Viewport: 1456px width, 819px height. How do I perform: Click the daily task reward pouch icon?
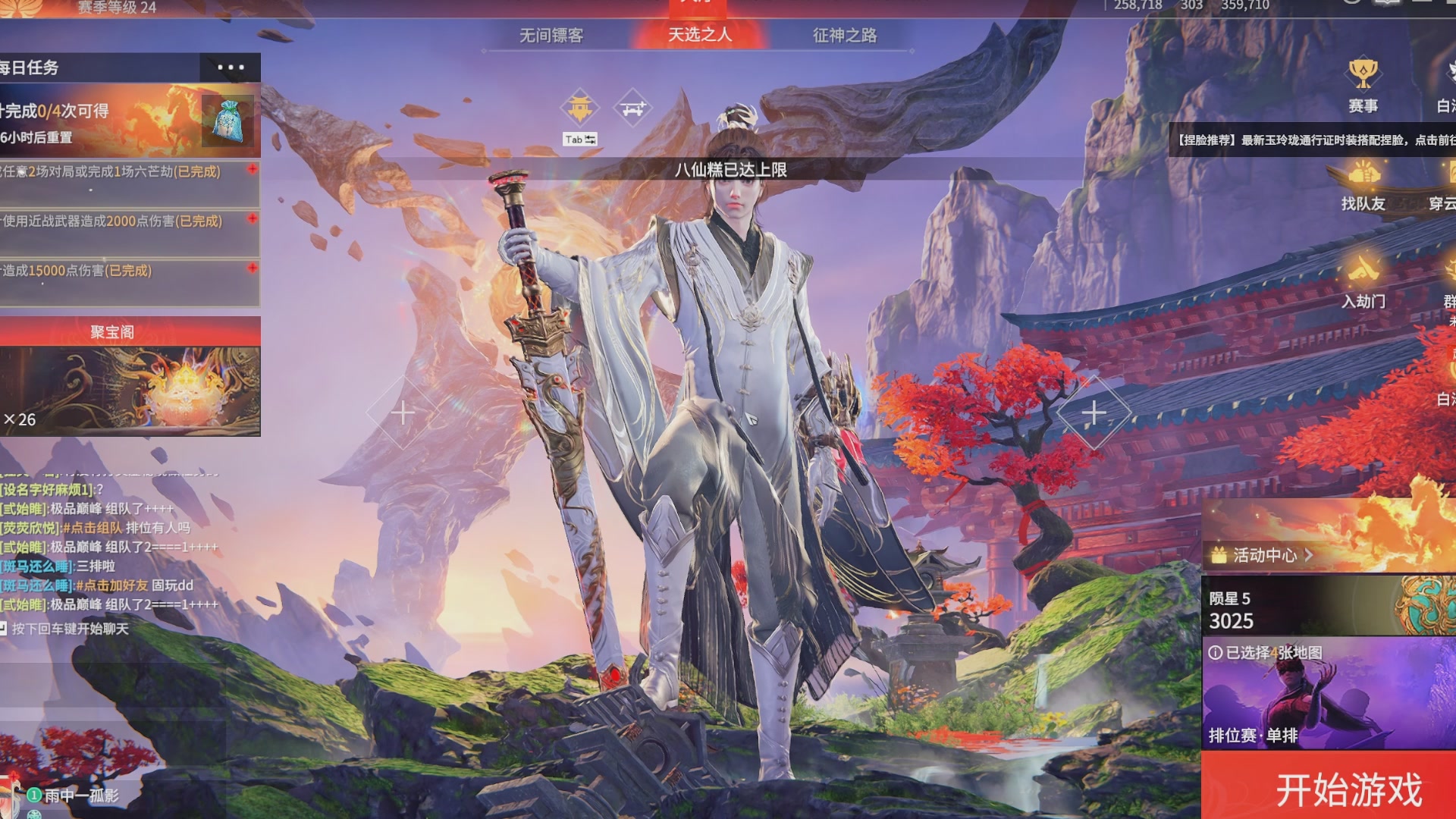pos(226,121)
